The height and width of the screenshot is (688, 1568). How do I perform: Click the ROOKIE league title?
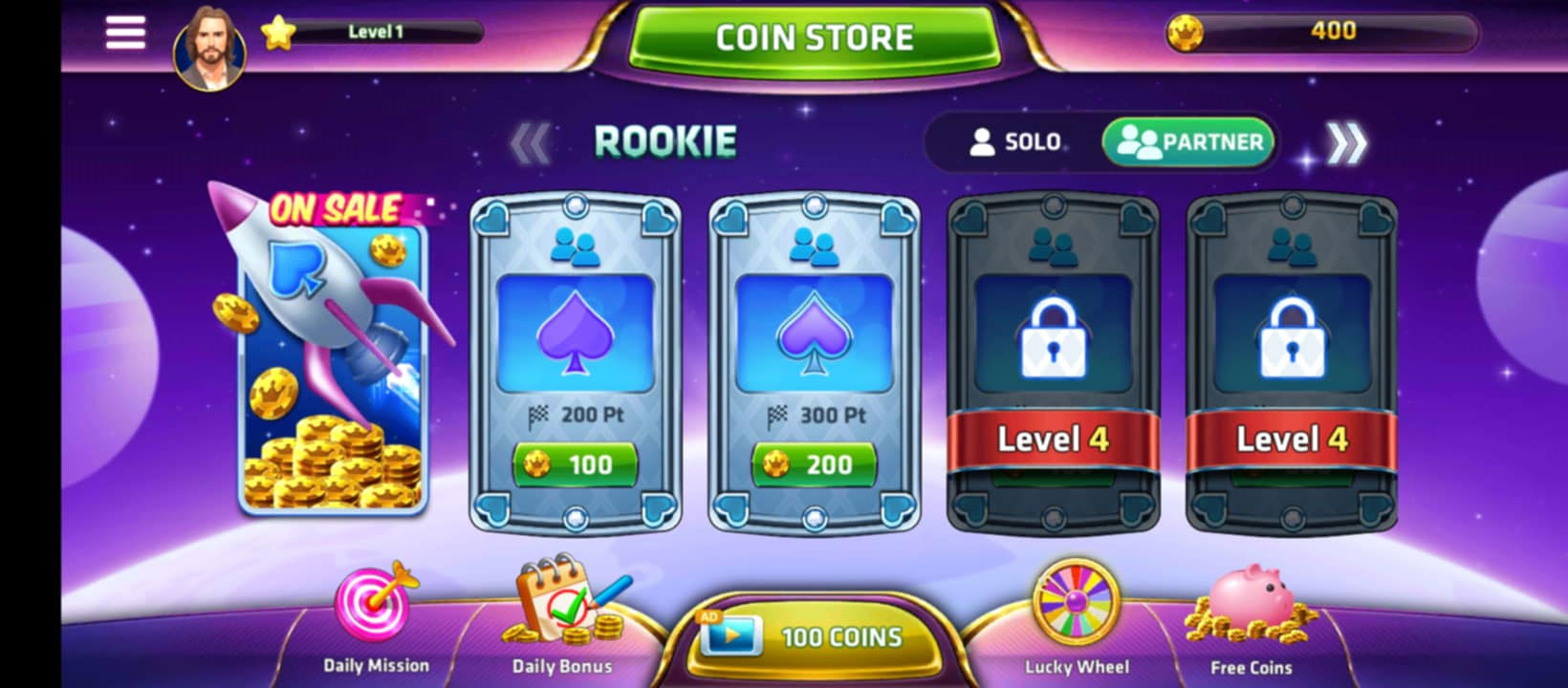[666, 140]
